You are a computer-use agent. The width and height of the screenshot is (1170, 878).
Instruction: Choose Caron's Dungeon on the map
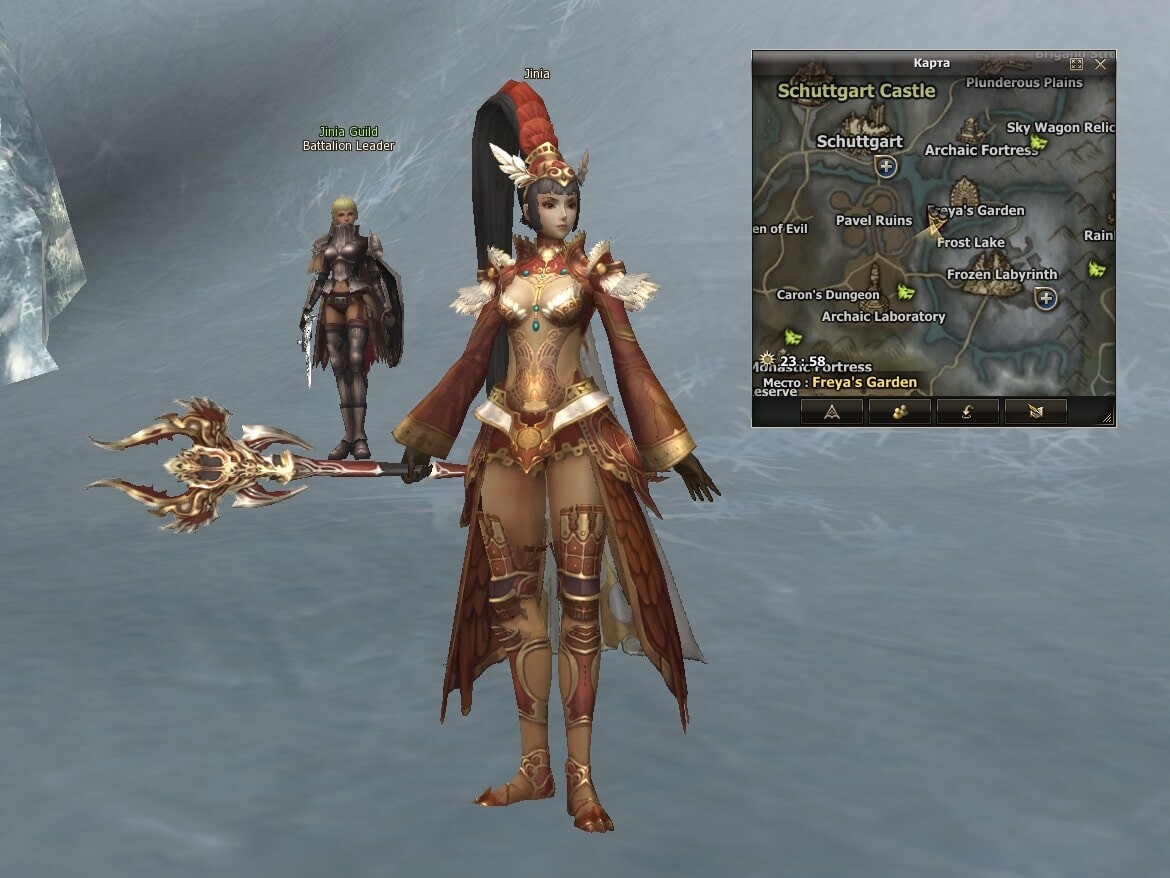[828, 295]
